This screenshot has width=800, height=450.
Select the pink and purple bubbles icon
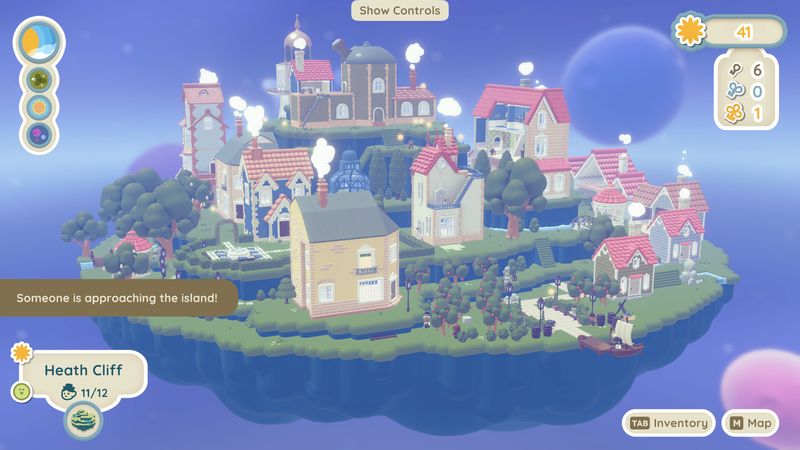pyautogui.click(x=38, y=133)
